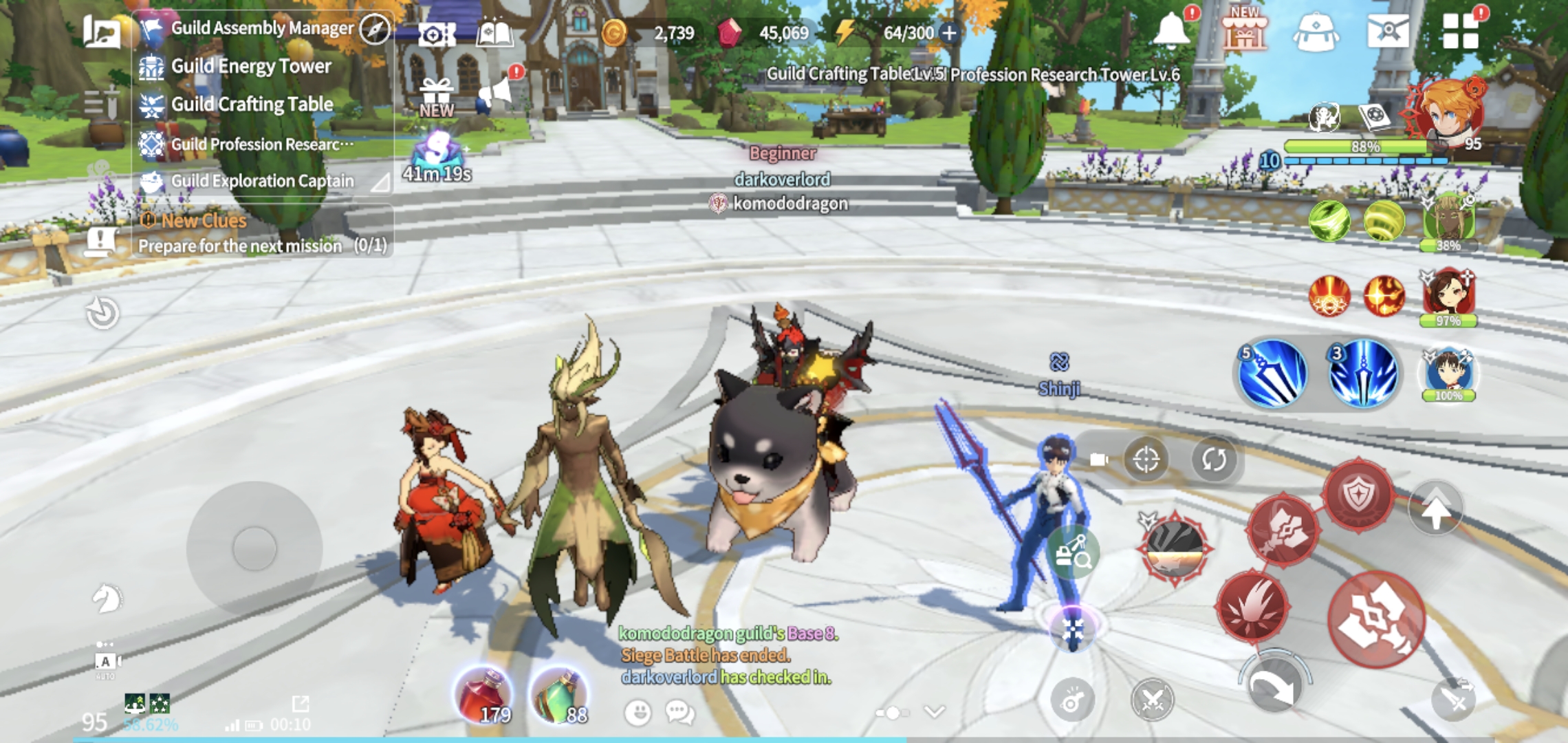
Task: Open the four-square main menu grid
Action: click(1460, 31)
